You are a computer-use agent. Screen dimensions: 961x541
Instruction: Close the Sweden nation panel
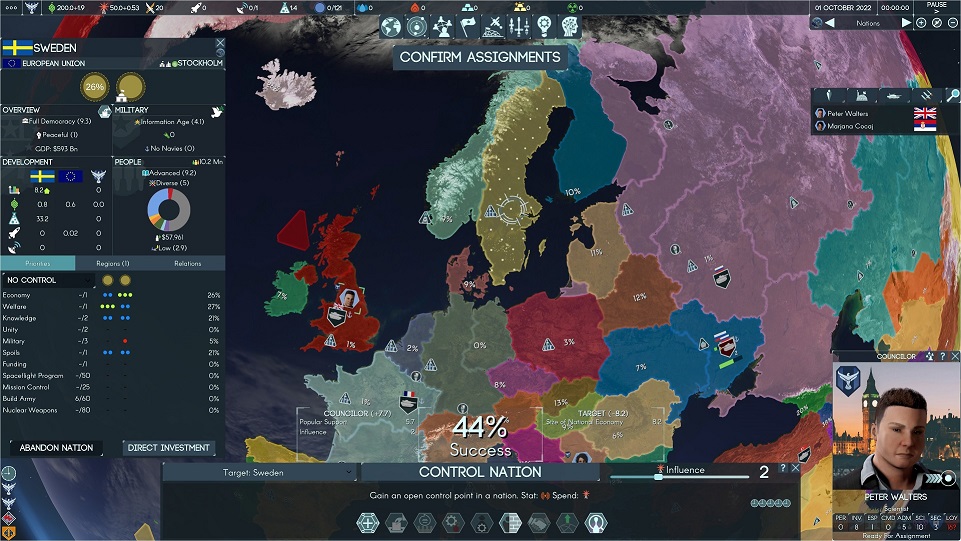(220, 45)
